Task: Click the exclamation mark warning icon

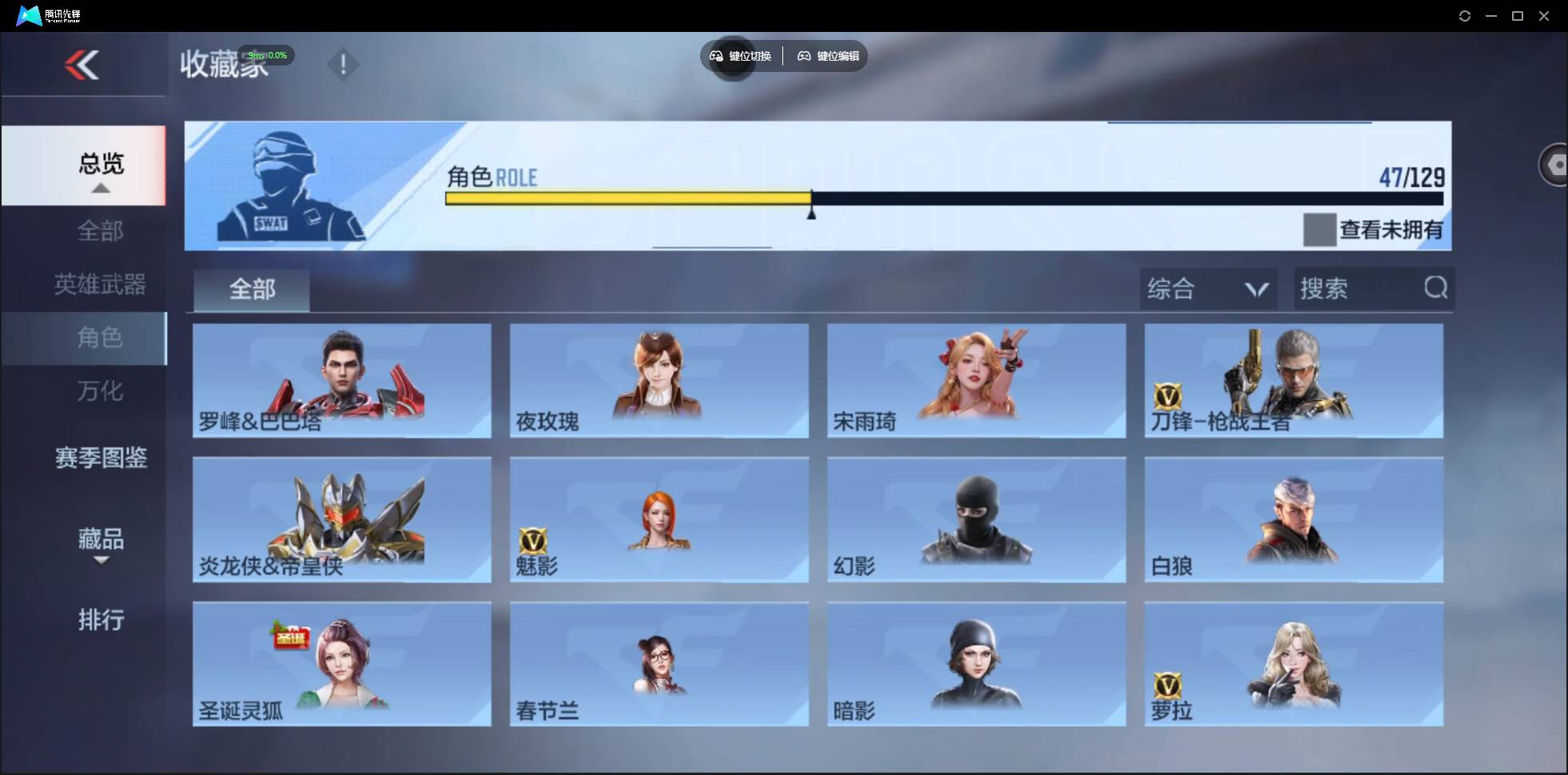Action: [344, 64]
